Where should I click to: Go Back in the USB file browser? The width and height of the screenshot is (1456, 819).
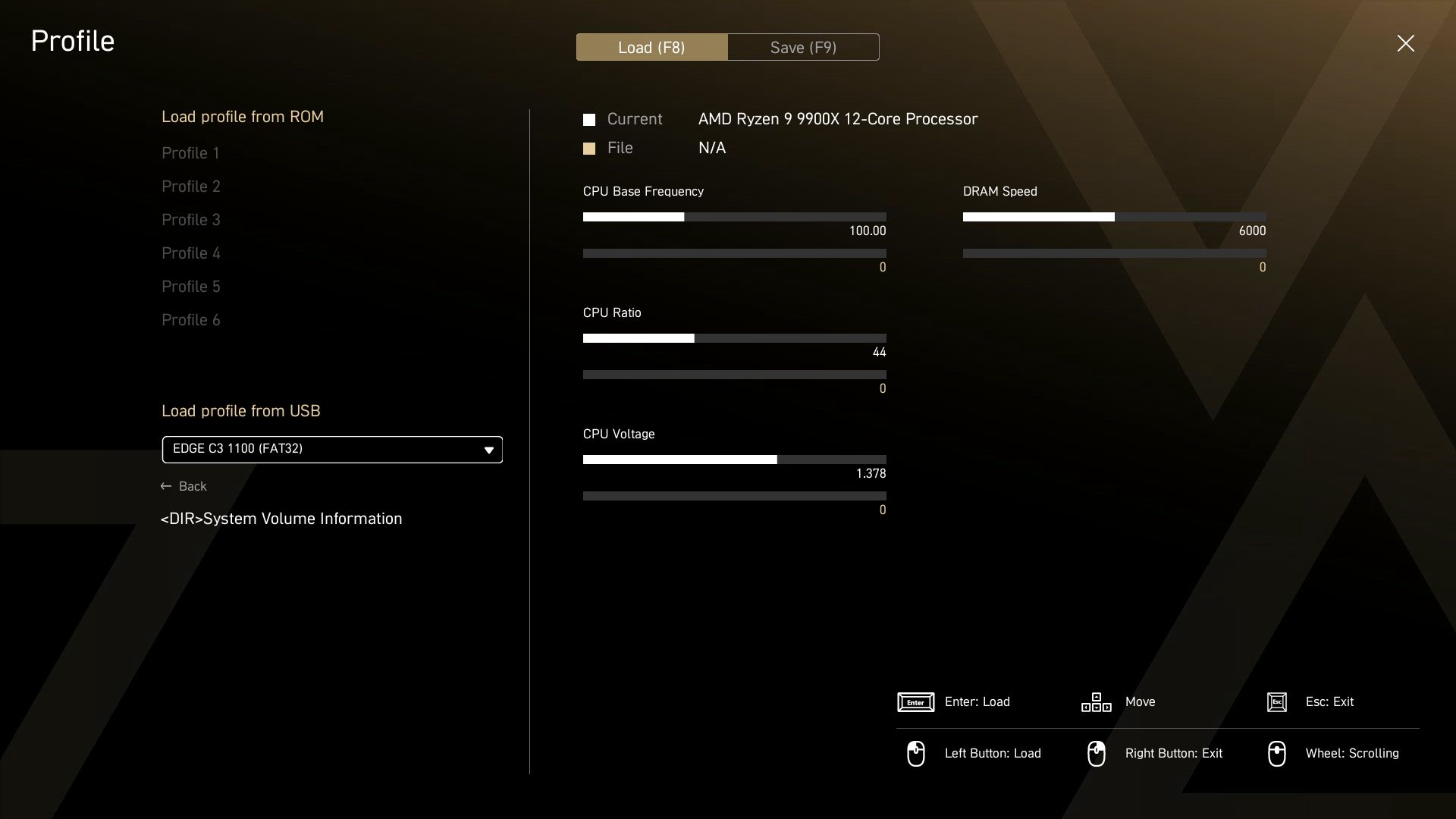click(x=184, y=486)
